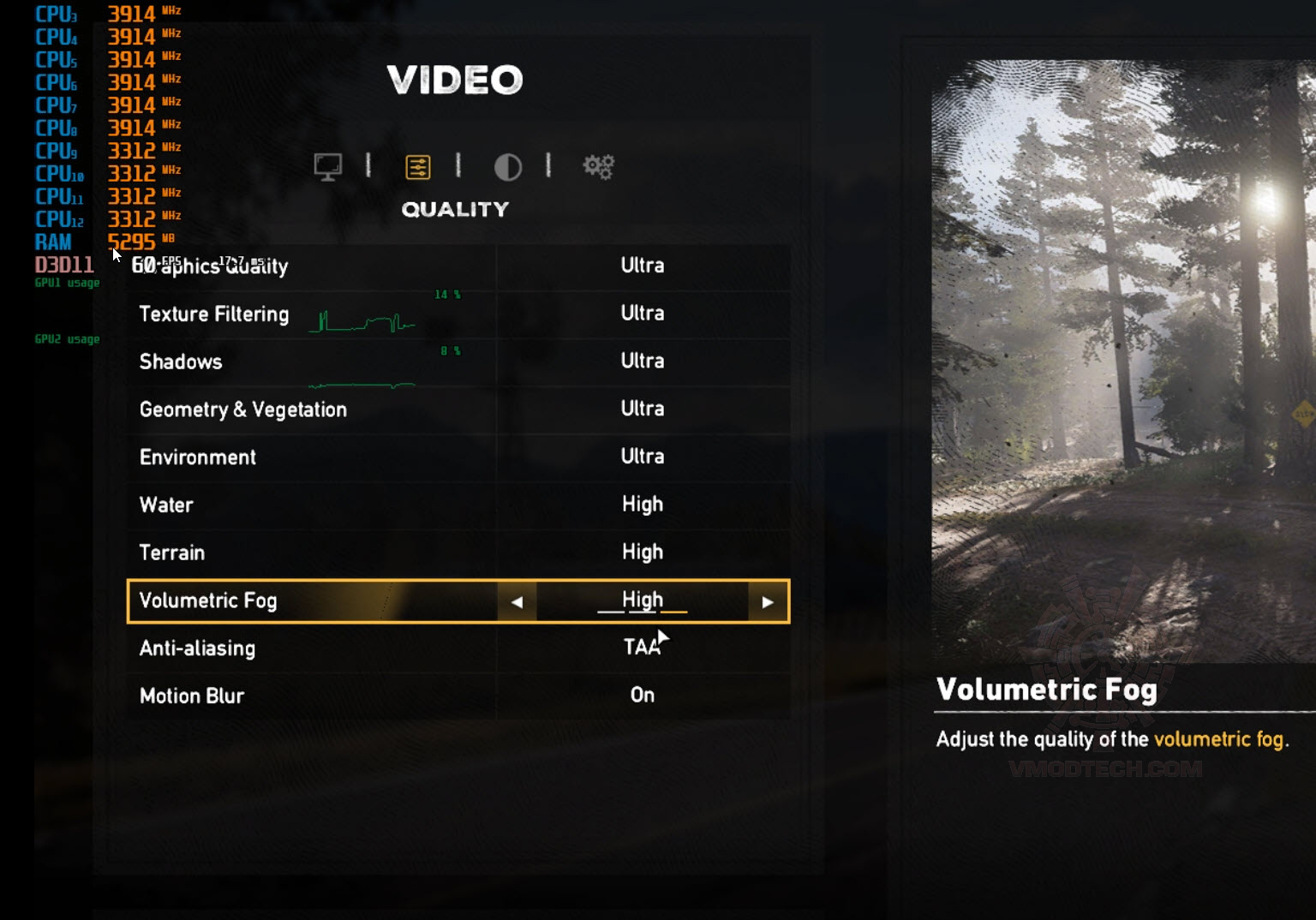Choose the Water quality setting
The height and width of the screenshot is (920, 1316).
pos(458,505)
